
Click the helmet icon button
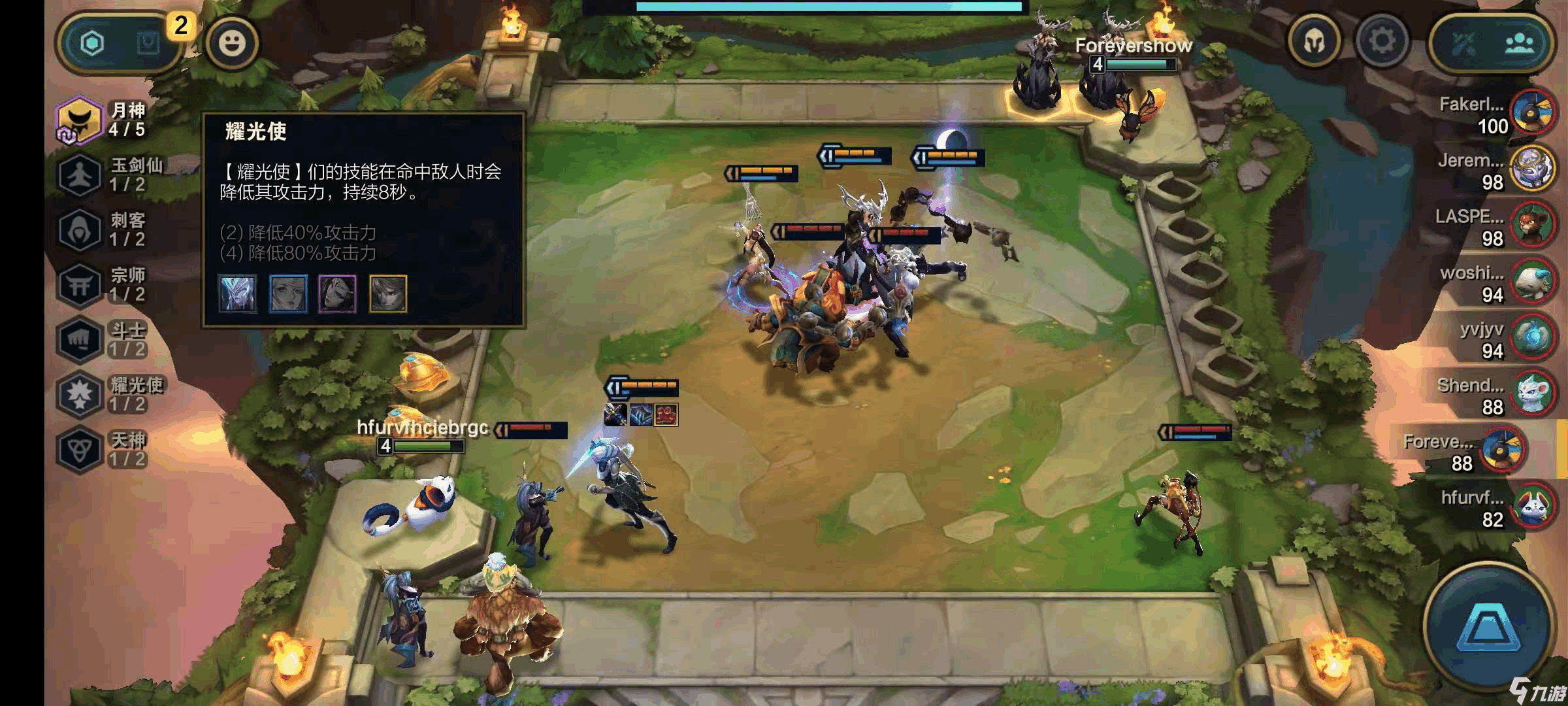(x=1315, y=41)
